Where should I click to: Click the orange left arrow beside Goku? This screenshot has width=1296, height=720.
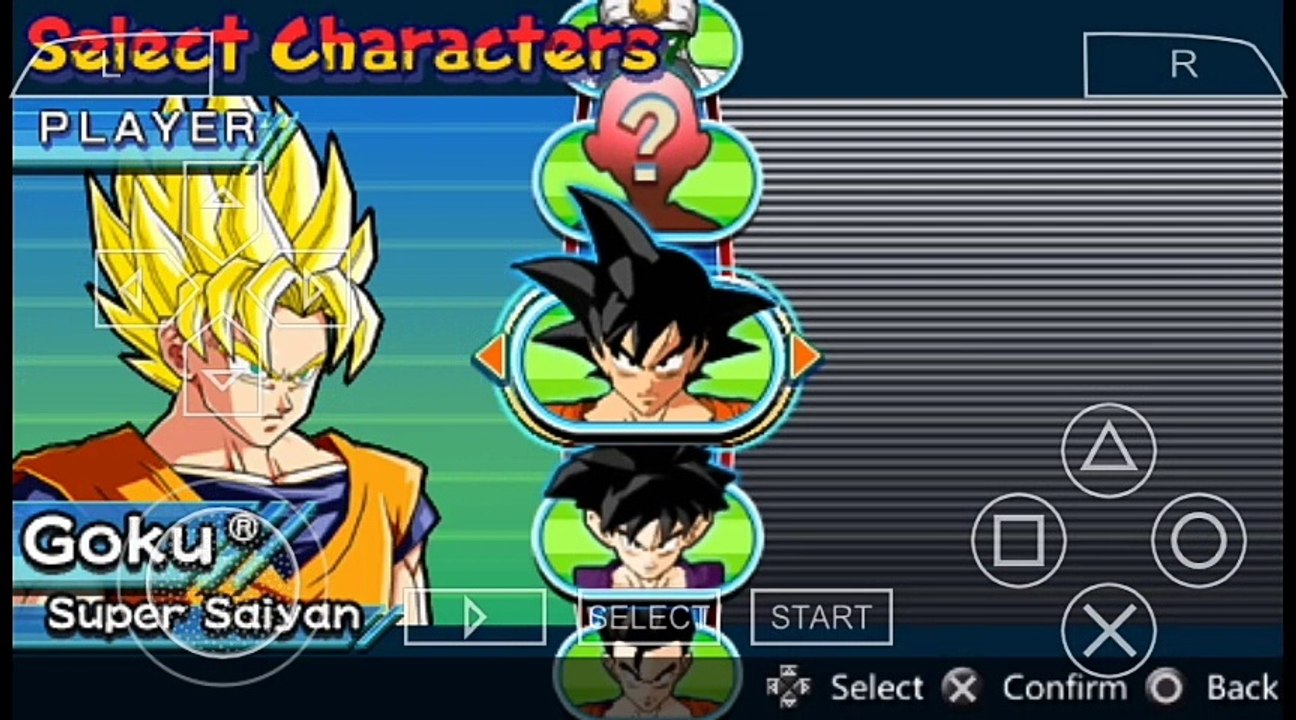(489, 357)
